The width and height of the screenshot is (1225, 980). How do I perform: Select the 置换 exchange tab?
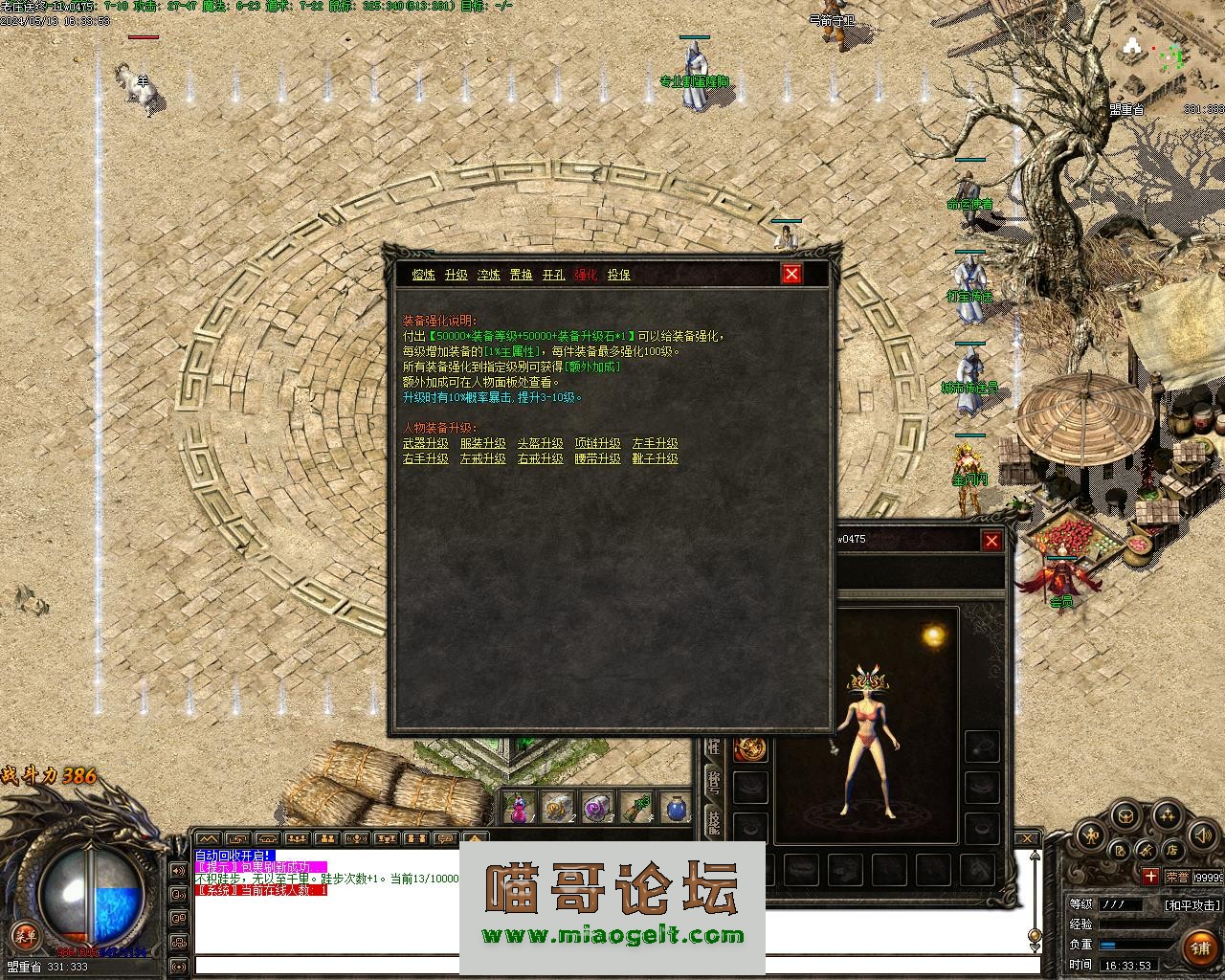click(521, 275)
